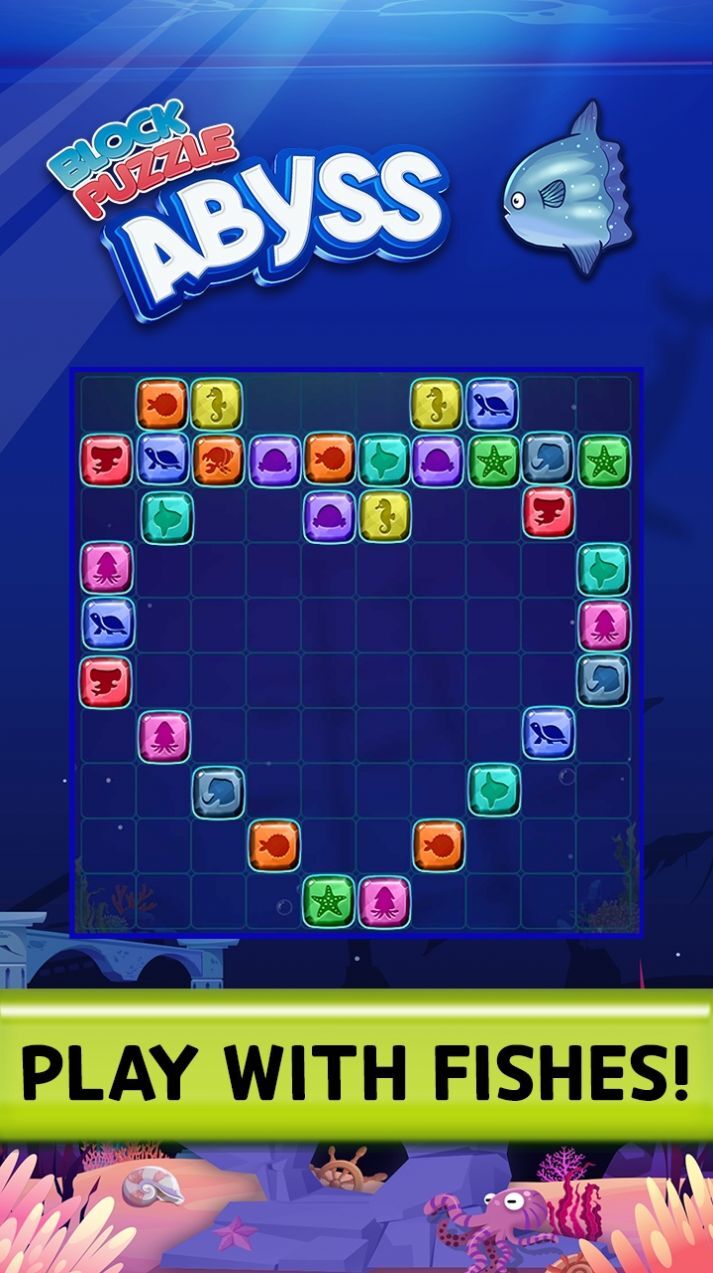The image size is (713, 1273).
Task: Select the orange hermit crab tile
Action: (219, 459)
